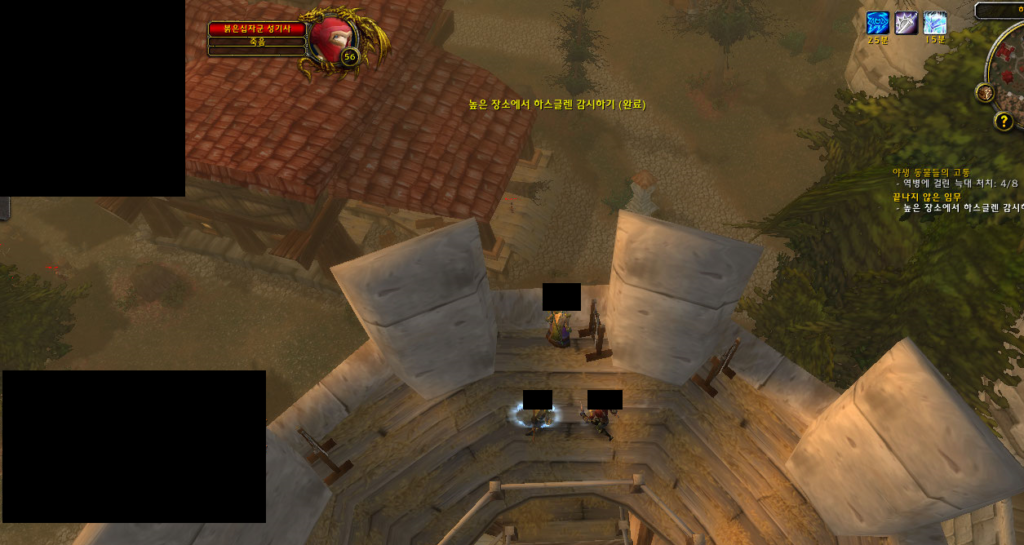Click the Scarlet Crusade target portrait
1024x545 pixels.
click(331, 38)
